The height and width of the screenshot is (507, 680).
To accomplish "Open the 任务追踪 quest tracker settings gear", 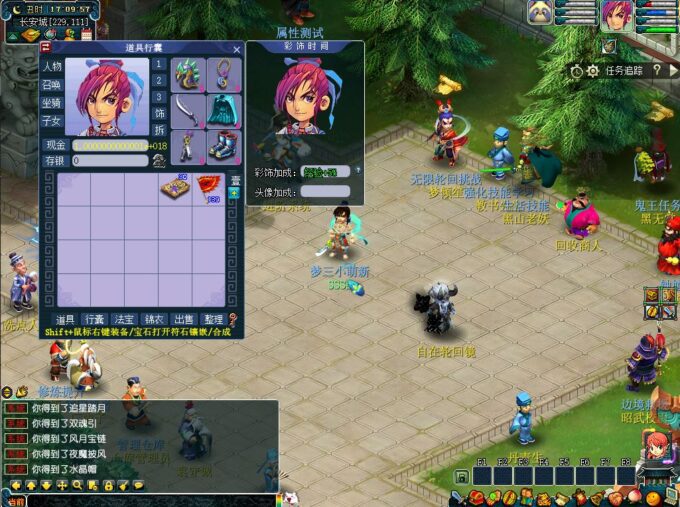I will click(593, 71).
